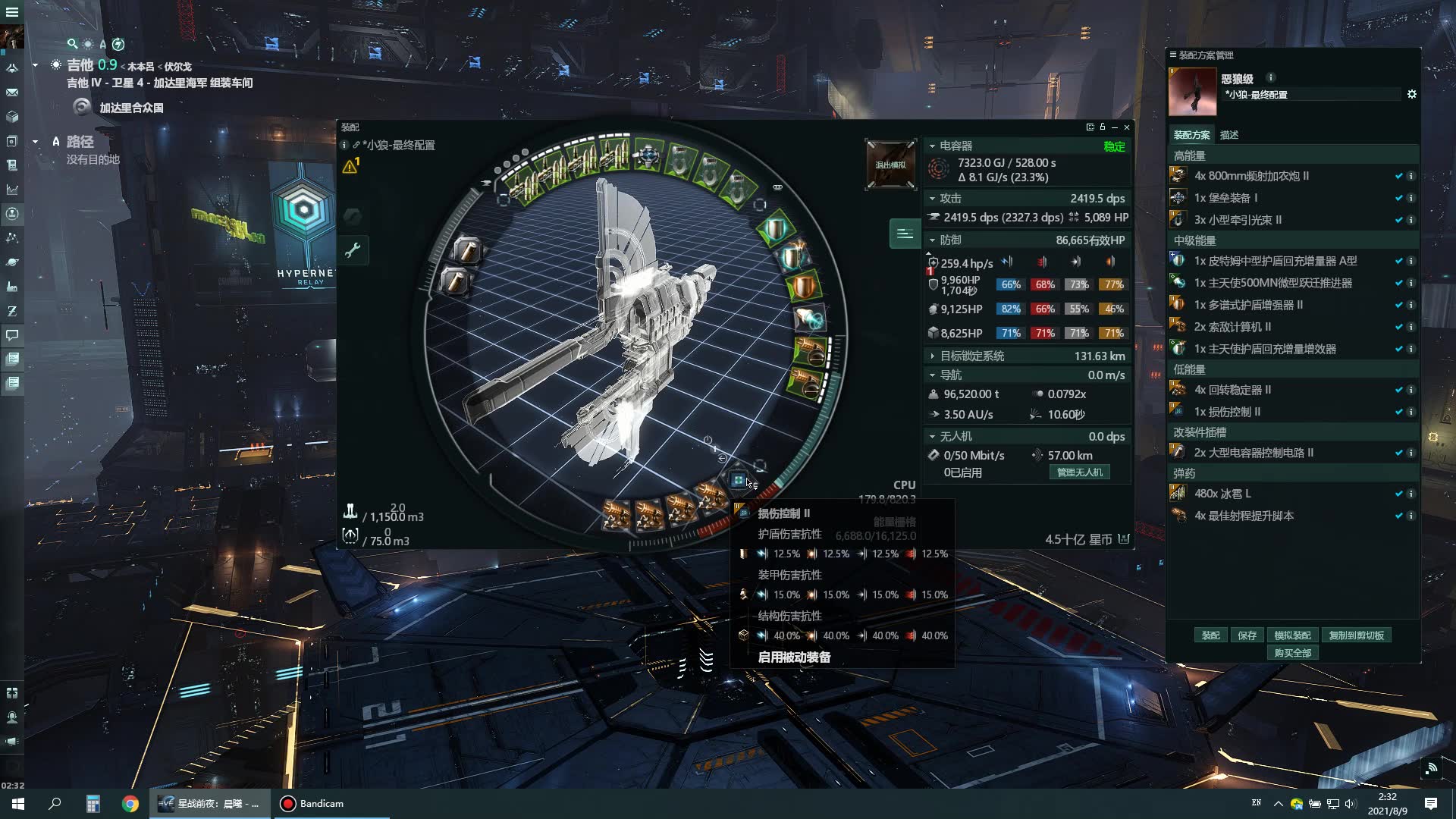This screenshot has width=1456, height=819.
Task: Exit simulation via 退出模拟 thumbnail
Action: pos(890,165)
